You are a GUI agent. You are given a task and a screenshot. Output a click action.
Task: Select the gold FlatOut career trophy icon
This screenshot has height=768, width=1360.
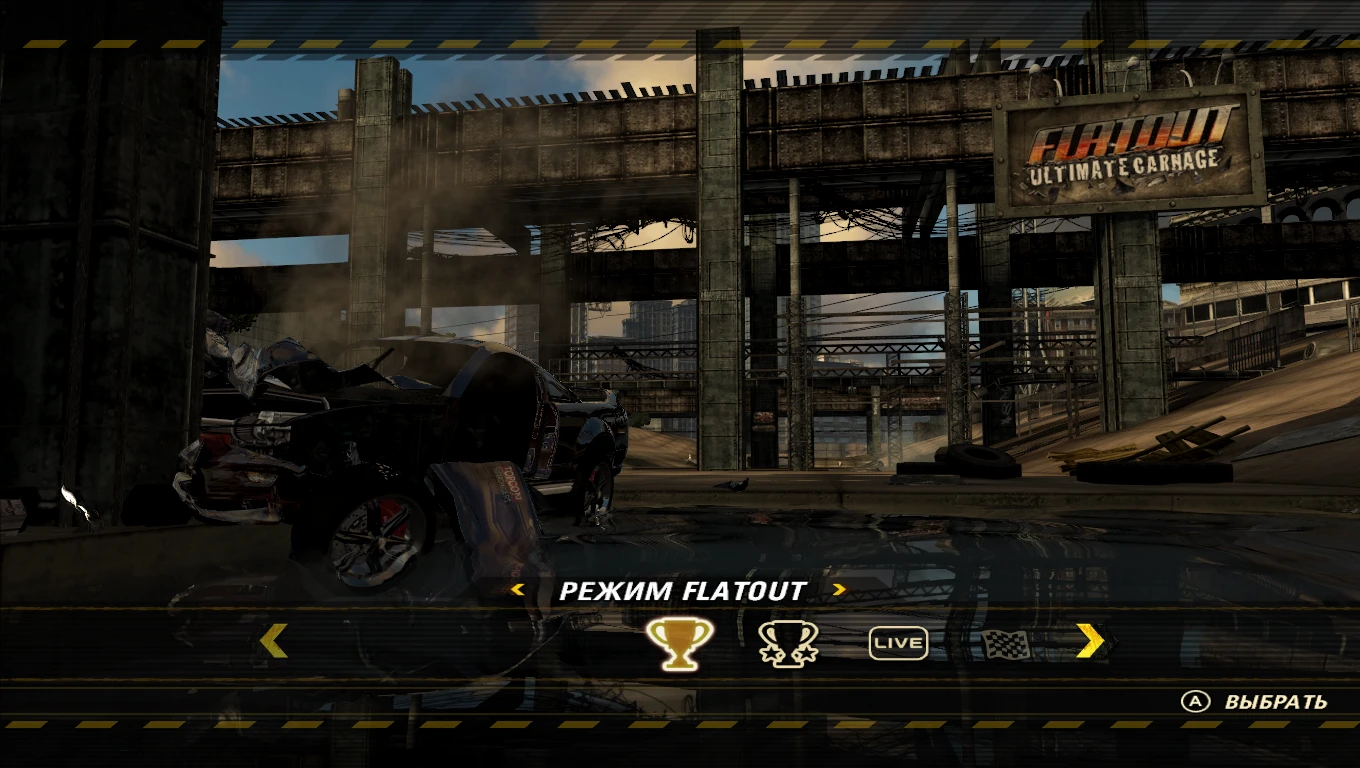tap(680, 643)
